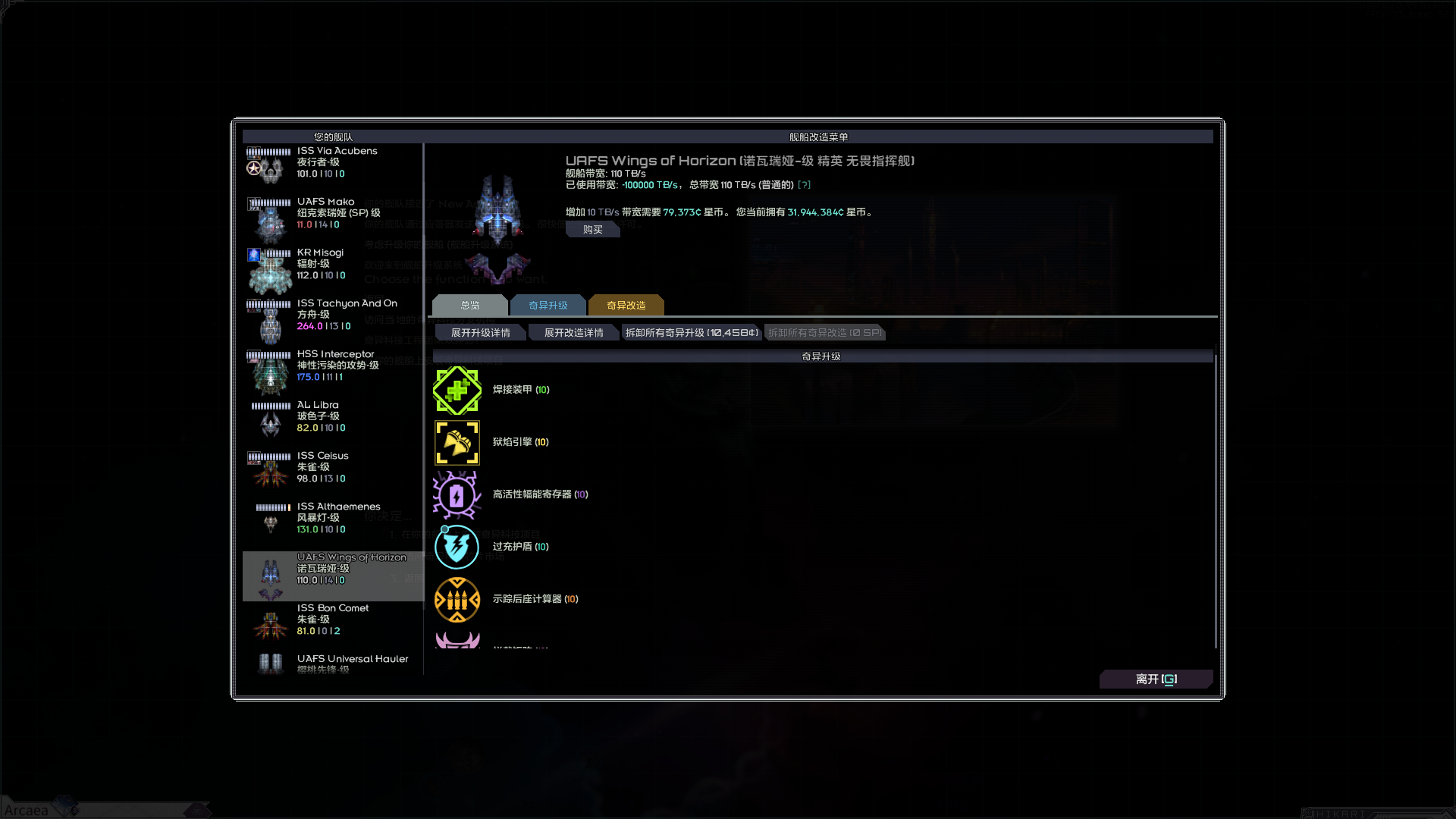Select the KR Misogi ship entry

332,265
